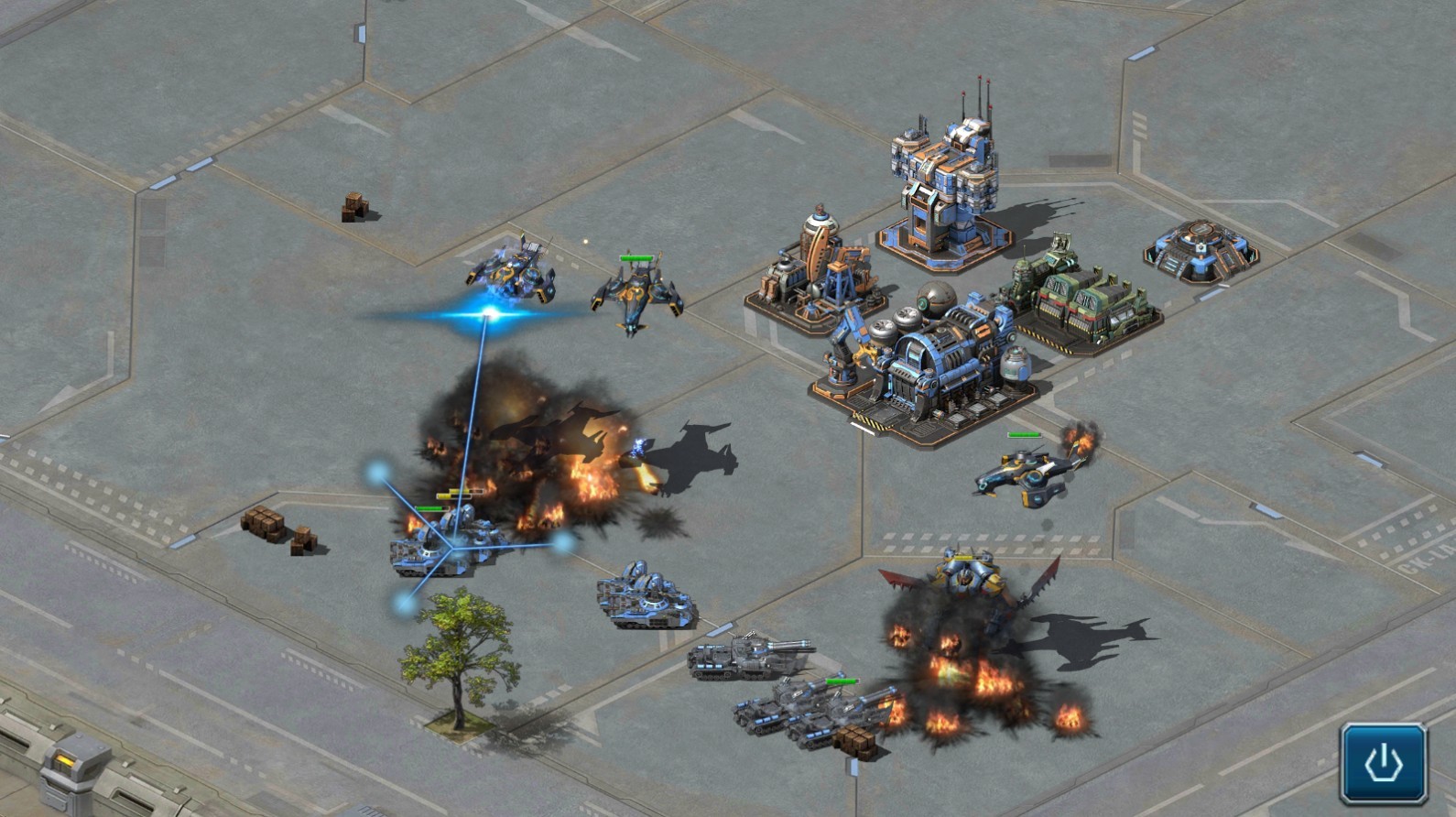The height and width of the screenshot is (817, 1456).
Task: Click the blue power button
Action: pos(1384,762)
